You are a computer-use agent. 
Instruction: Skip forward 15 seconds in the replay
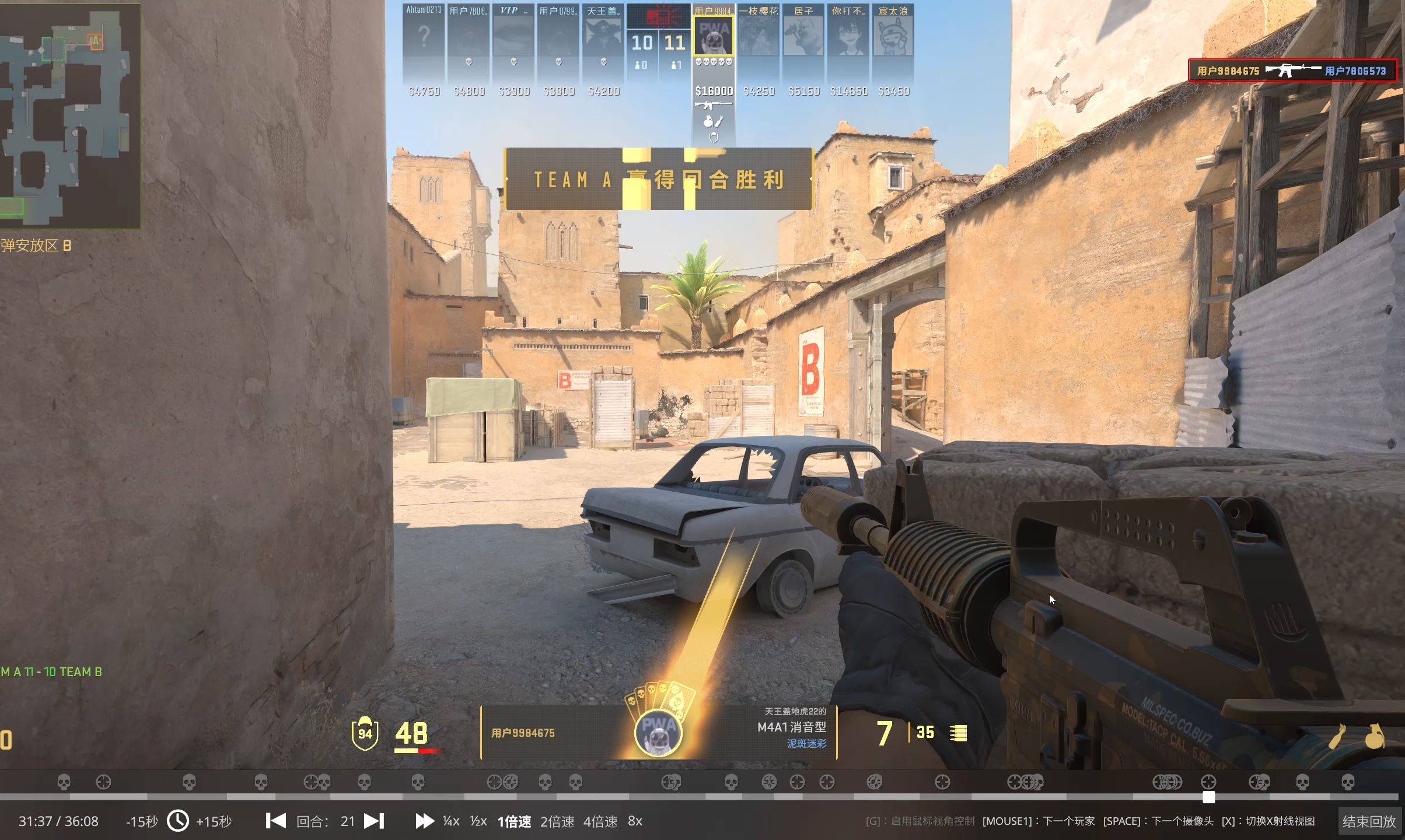click(214, 821)
